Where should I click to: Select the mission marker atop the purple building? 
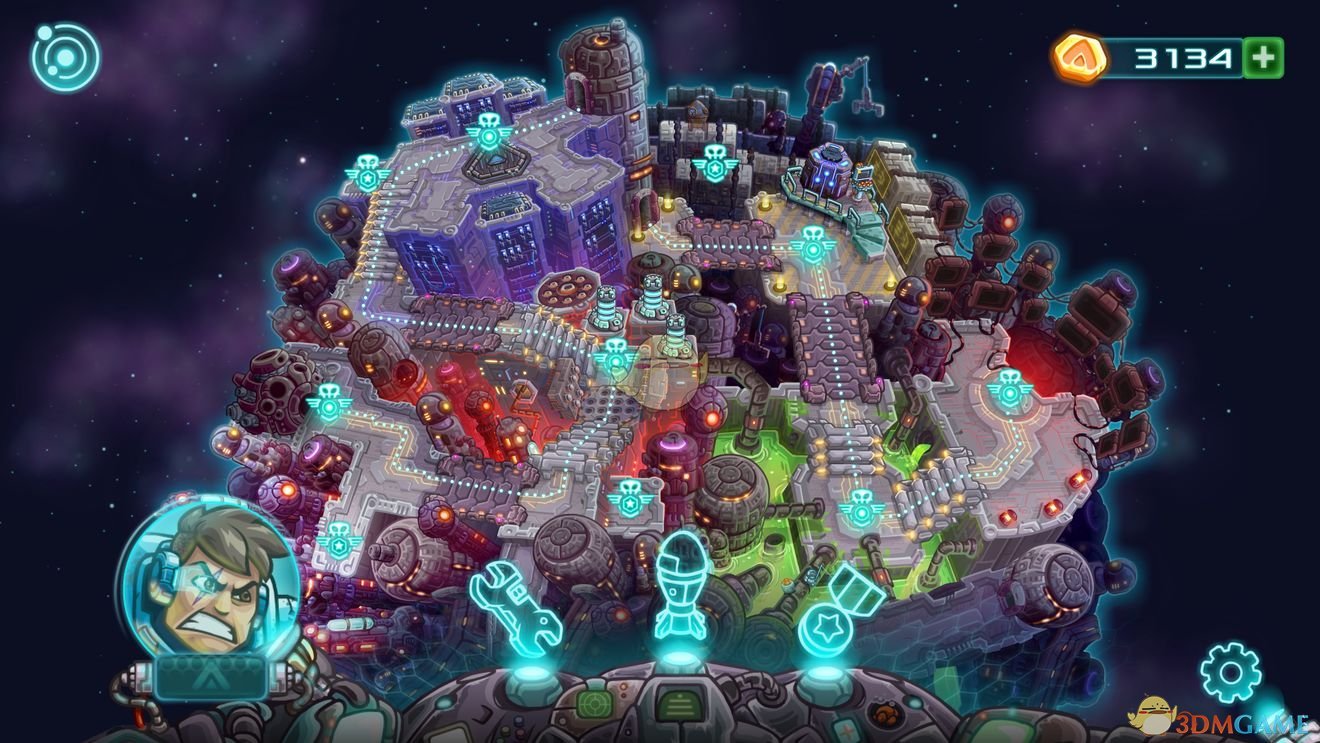tap(489, 131)
